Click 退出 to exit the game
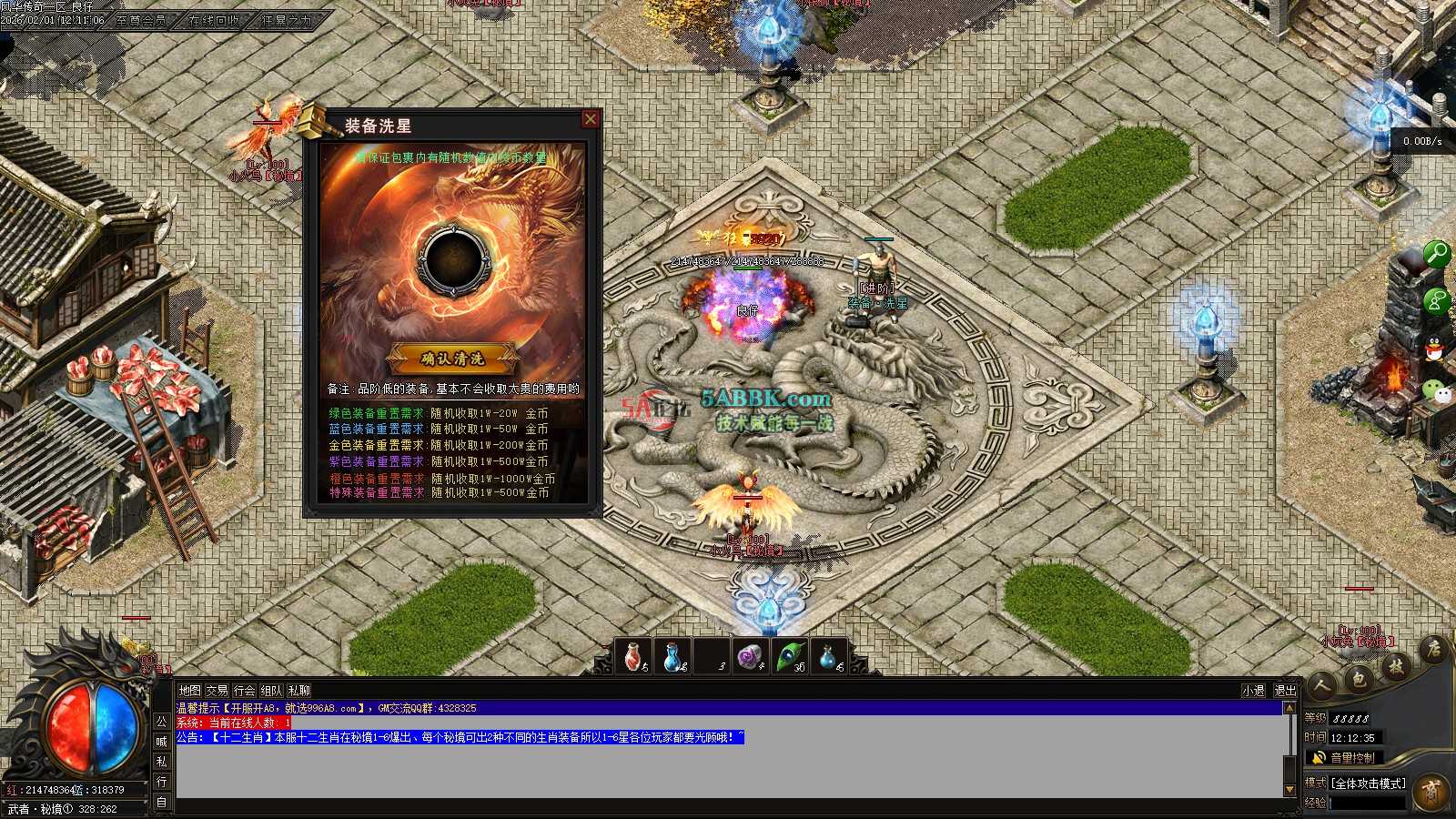The image size is (1456, 819). (1285, 691)
